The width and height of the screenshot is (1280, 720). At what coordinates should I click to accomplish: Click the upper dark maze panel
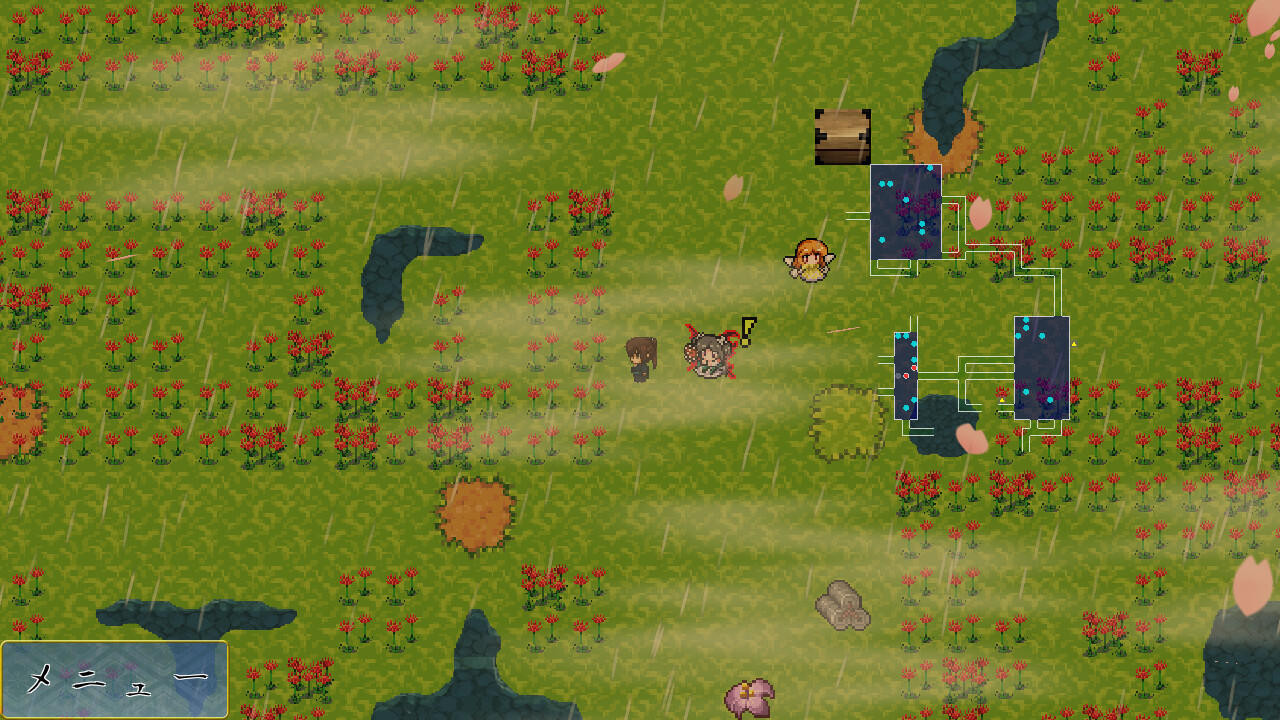coord(908,210)
